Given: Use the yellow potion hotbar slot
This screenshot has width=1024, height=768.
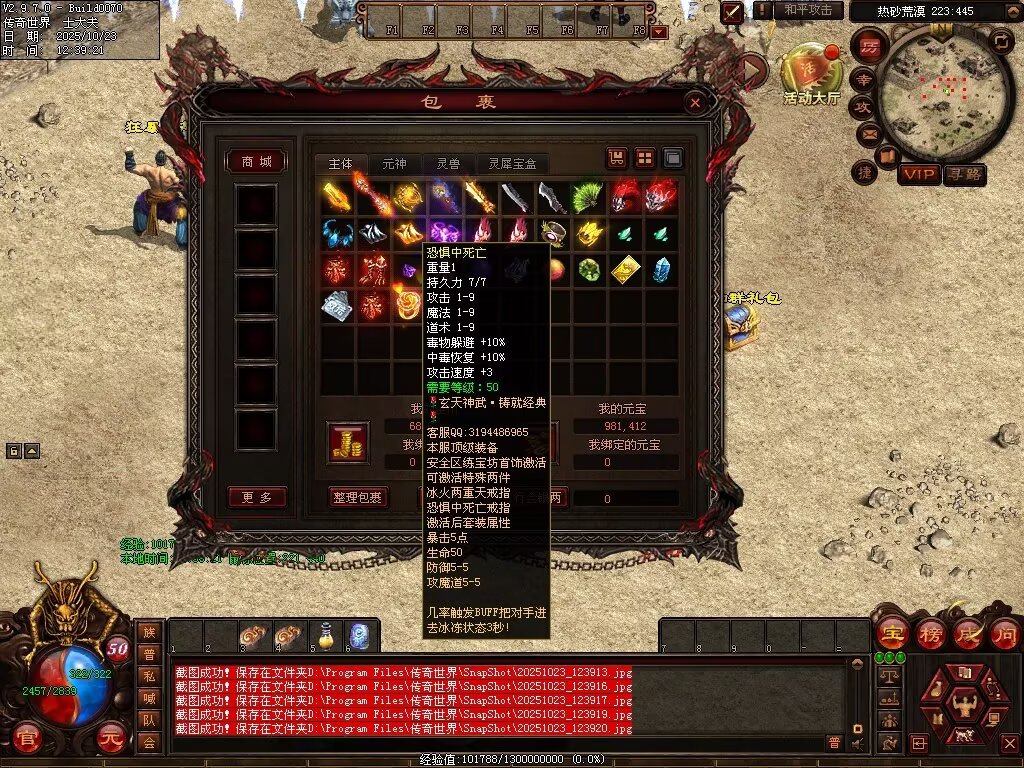Looking at the screenshot, I should 325,635.
